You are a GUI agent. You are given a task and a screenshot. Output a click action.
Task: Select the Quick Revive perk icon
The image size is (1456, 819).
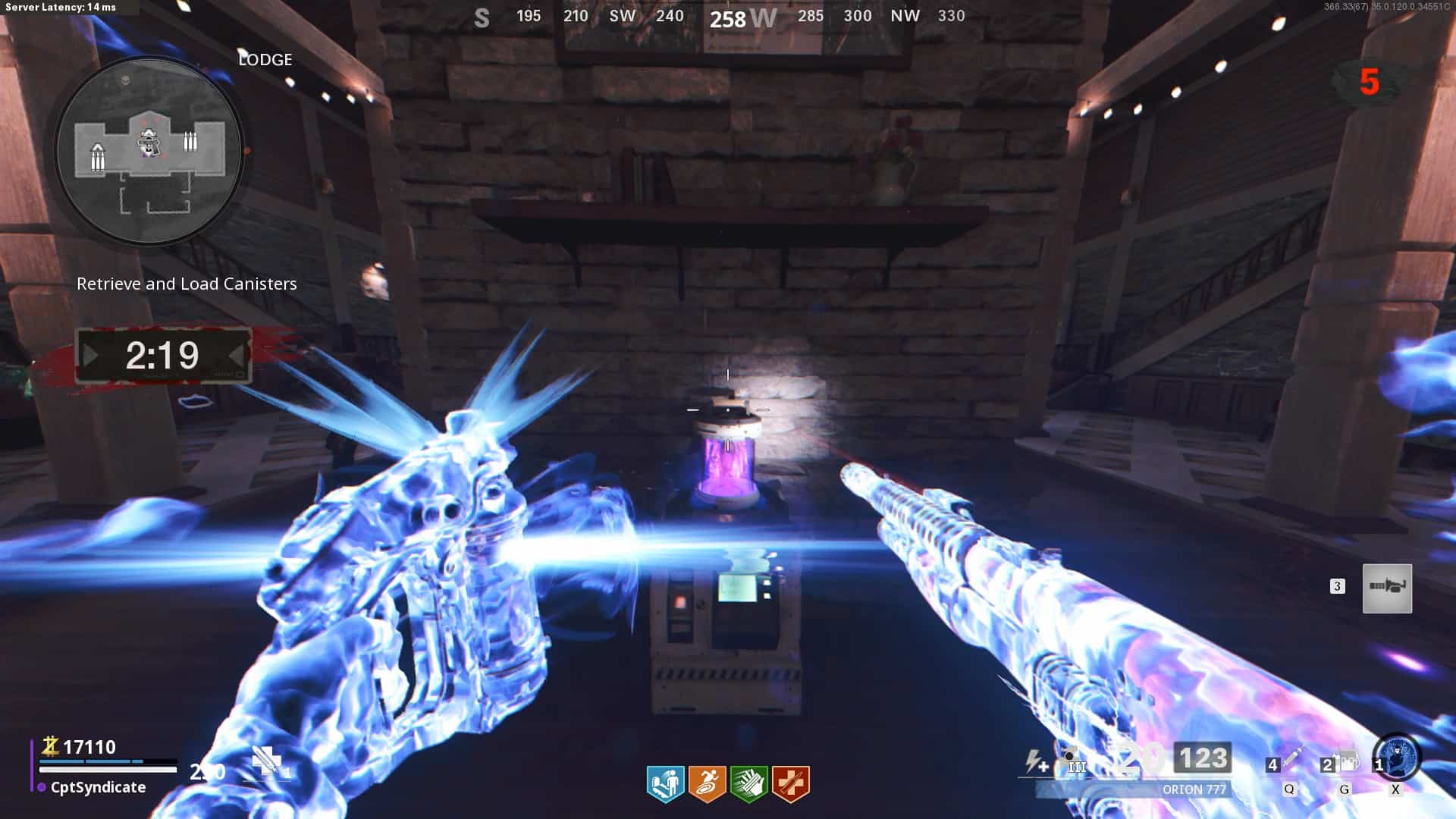[x=665, y=783]
